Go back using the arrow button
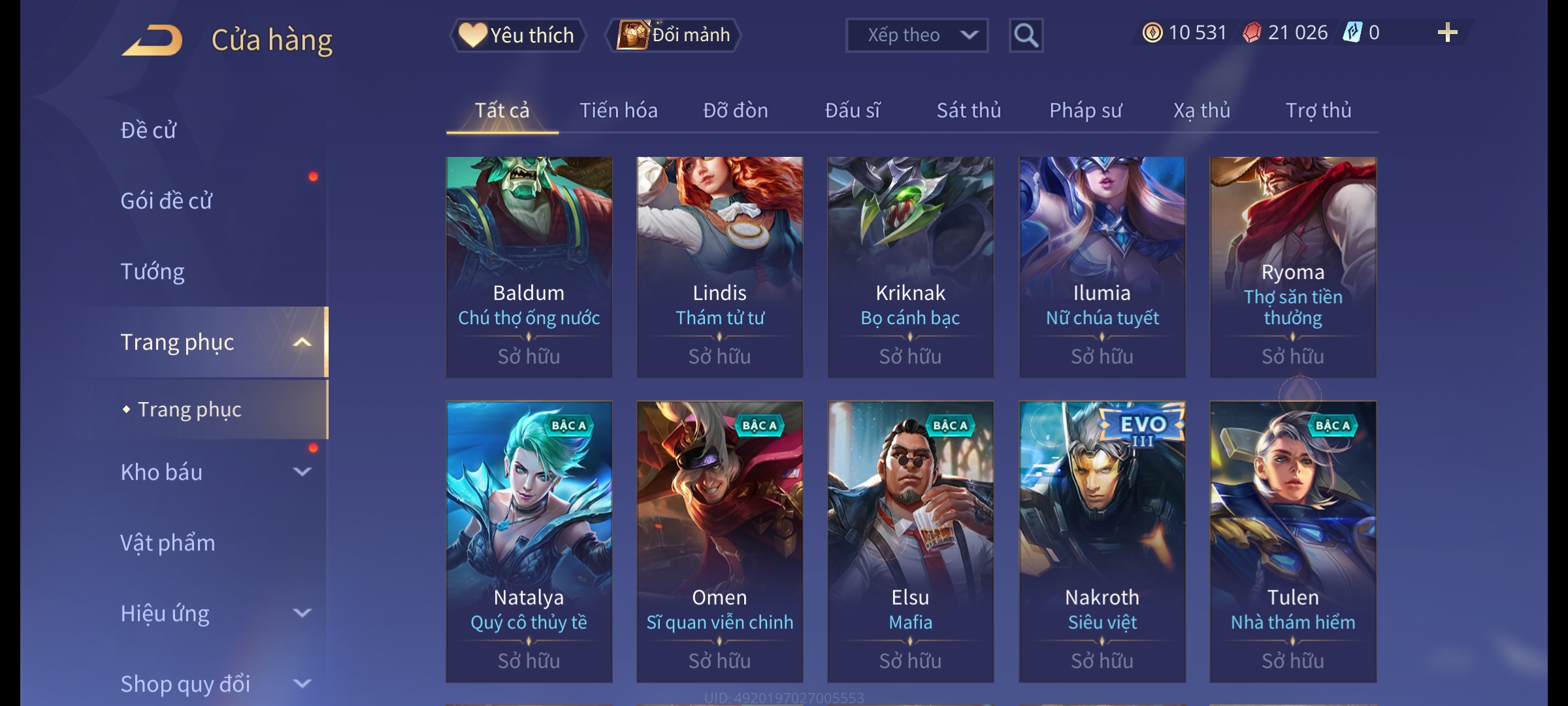Image resolution: width=1568 pixels, height=706 pixels. click(x=152, y=41)
